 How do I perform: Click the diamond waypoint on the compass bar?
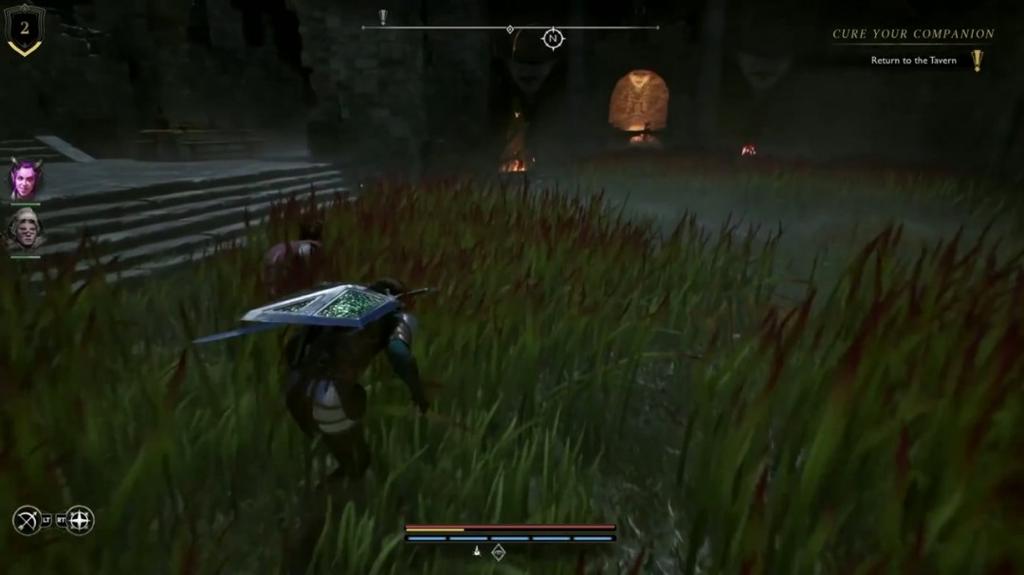coord(510,29)
